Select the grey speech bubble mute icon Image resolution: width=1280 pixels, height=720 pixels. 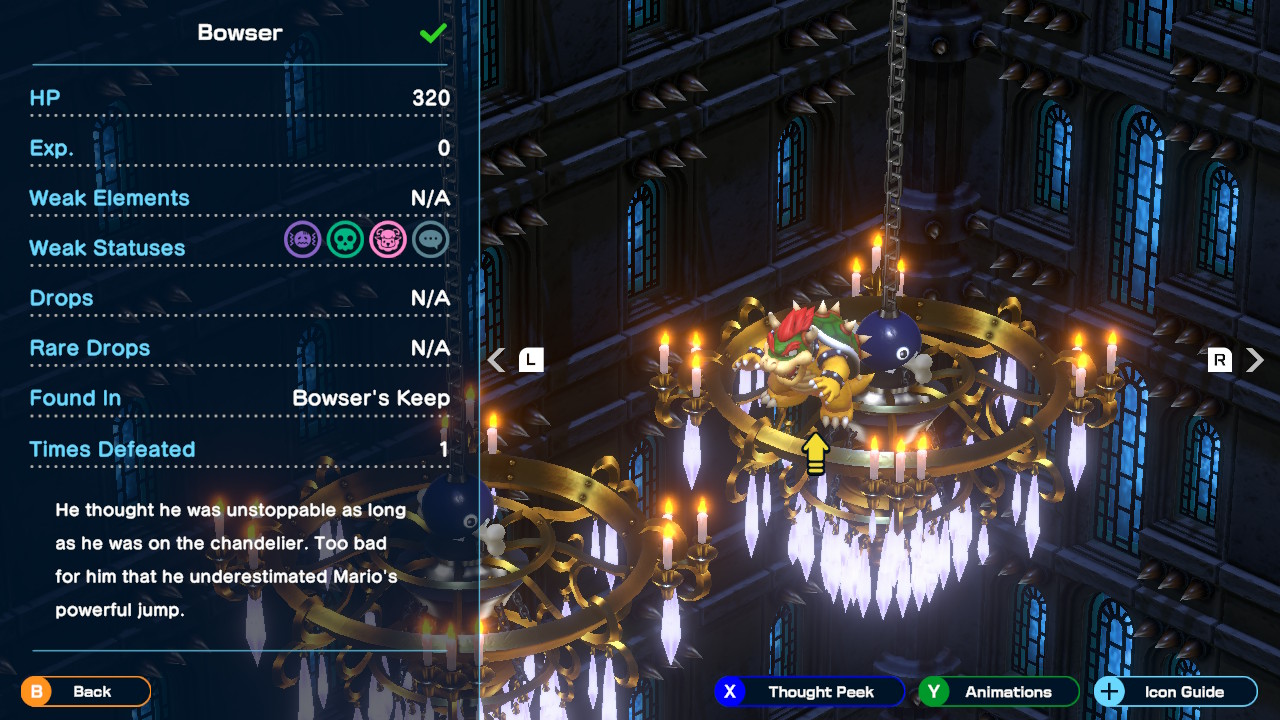[x=431, y=240]
